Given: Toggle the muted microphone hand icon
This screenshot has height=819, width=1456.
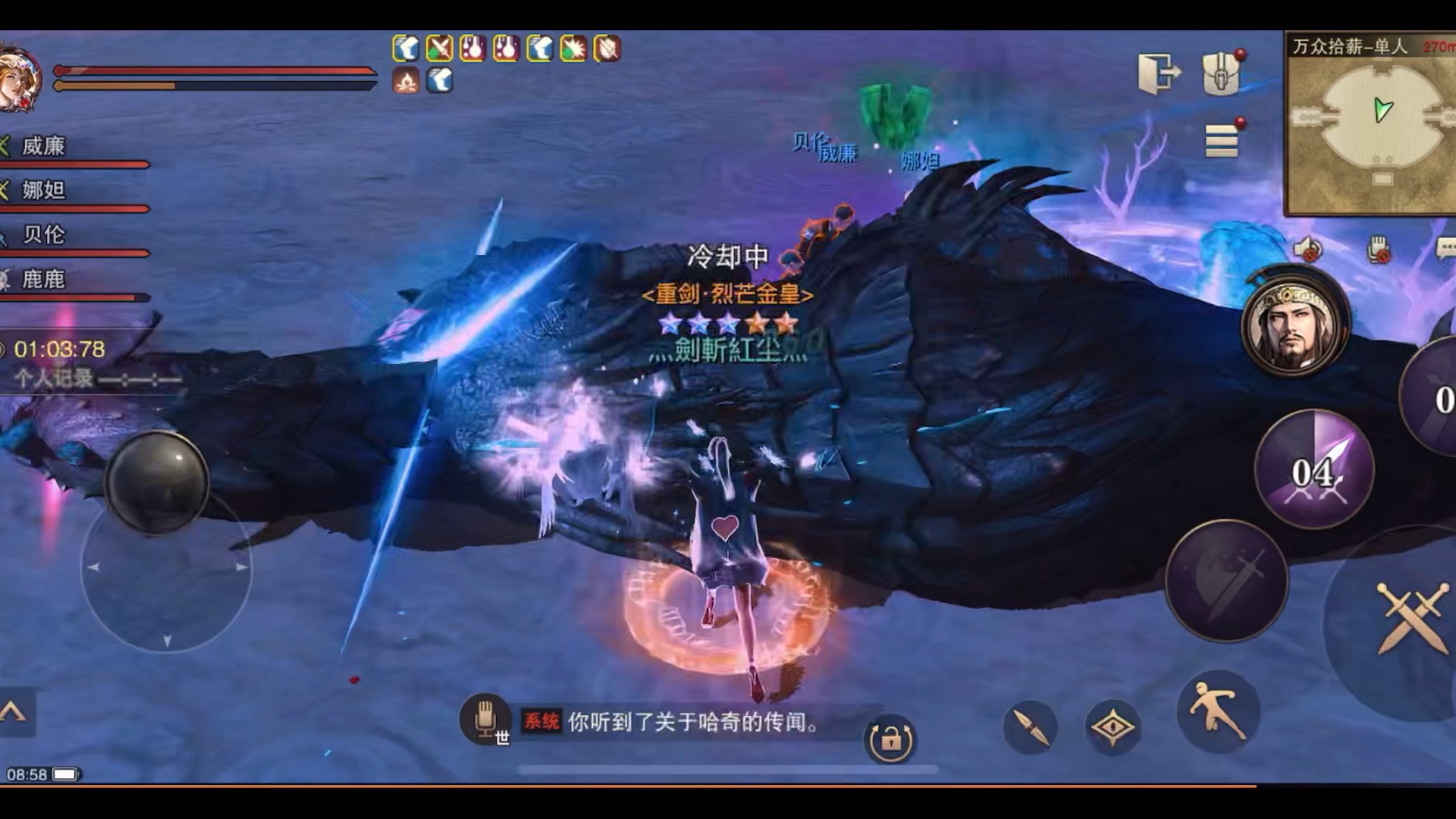Looking at the screenshot, I should coord(1379,249).
